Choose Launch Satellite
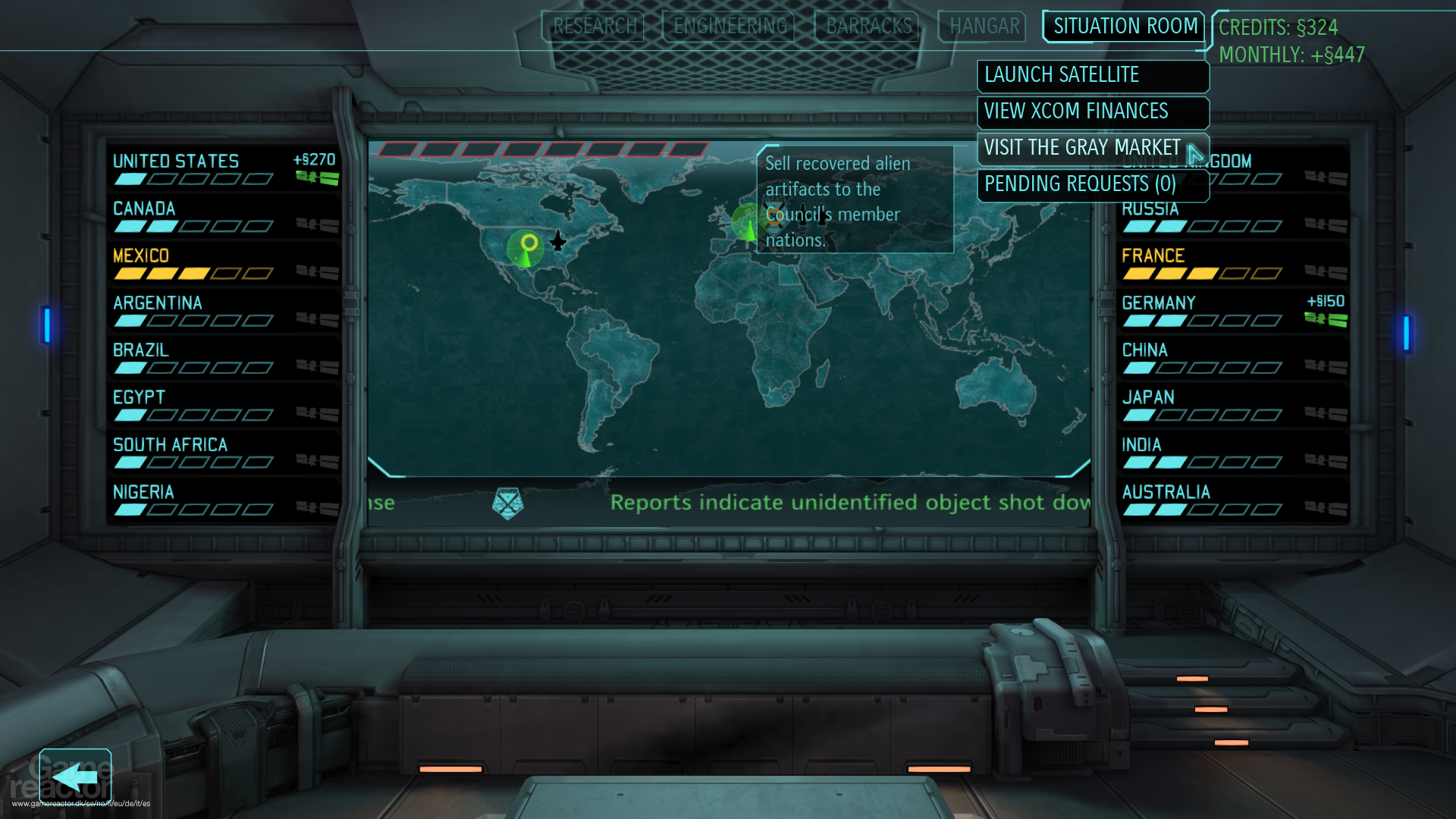Image resolution: width=1456 pixels, height=819 pixels. (x=1092, y=75)
